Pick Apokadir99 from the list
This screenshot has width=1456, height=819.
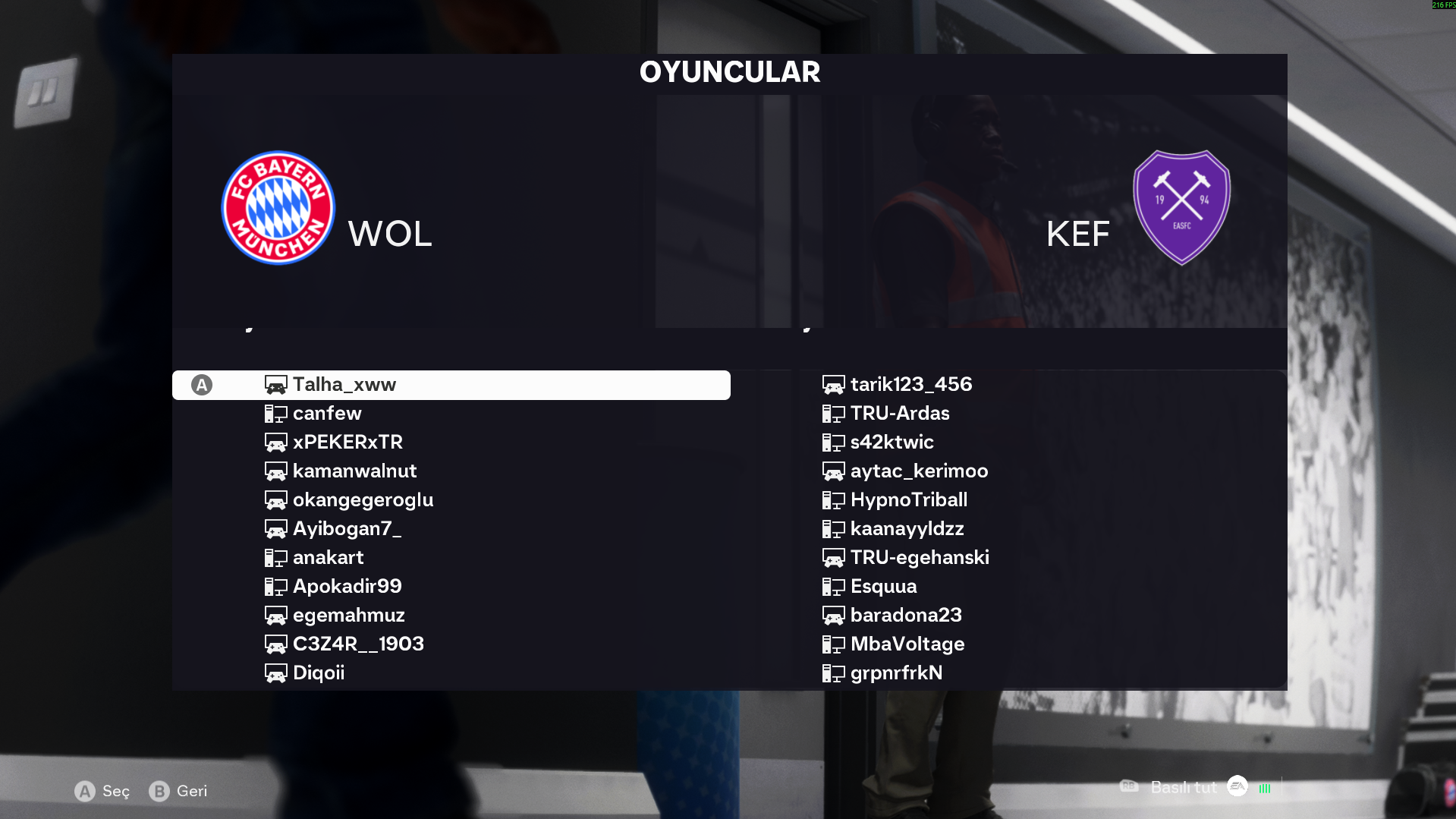click(x=347, y=587)
